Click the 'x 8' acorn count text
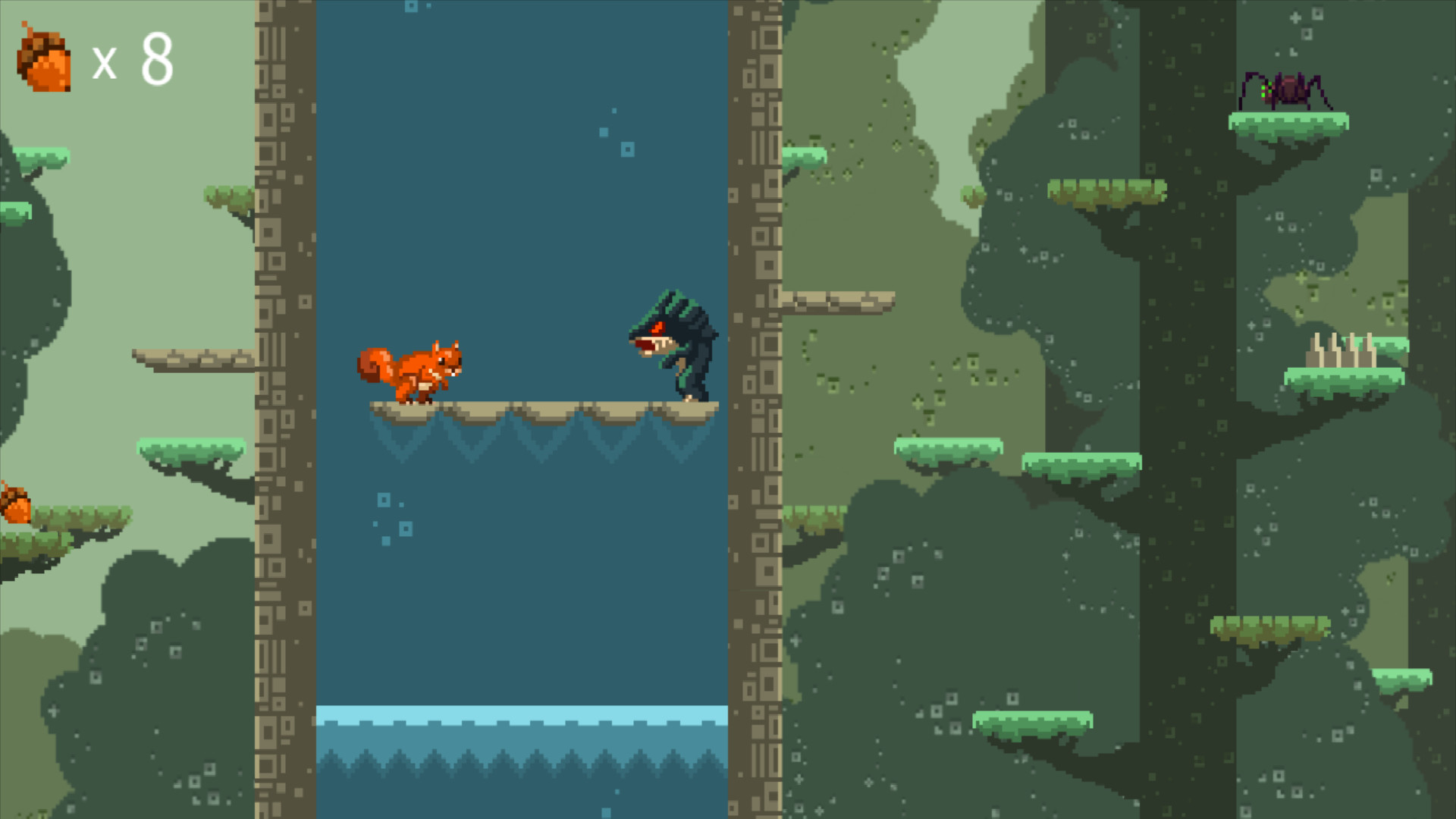The image size is (1456, 819). (x=136, y=61)
